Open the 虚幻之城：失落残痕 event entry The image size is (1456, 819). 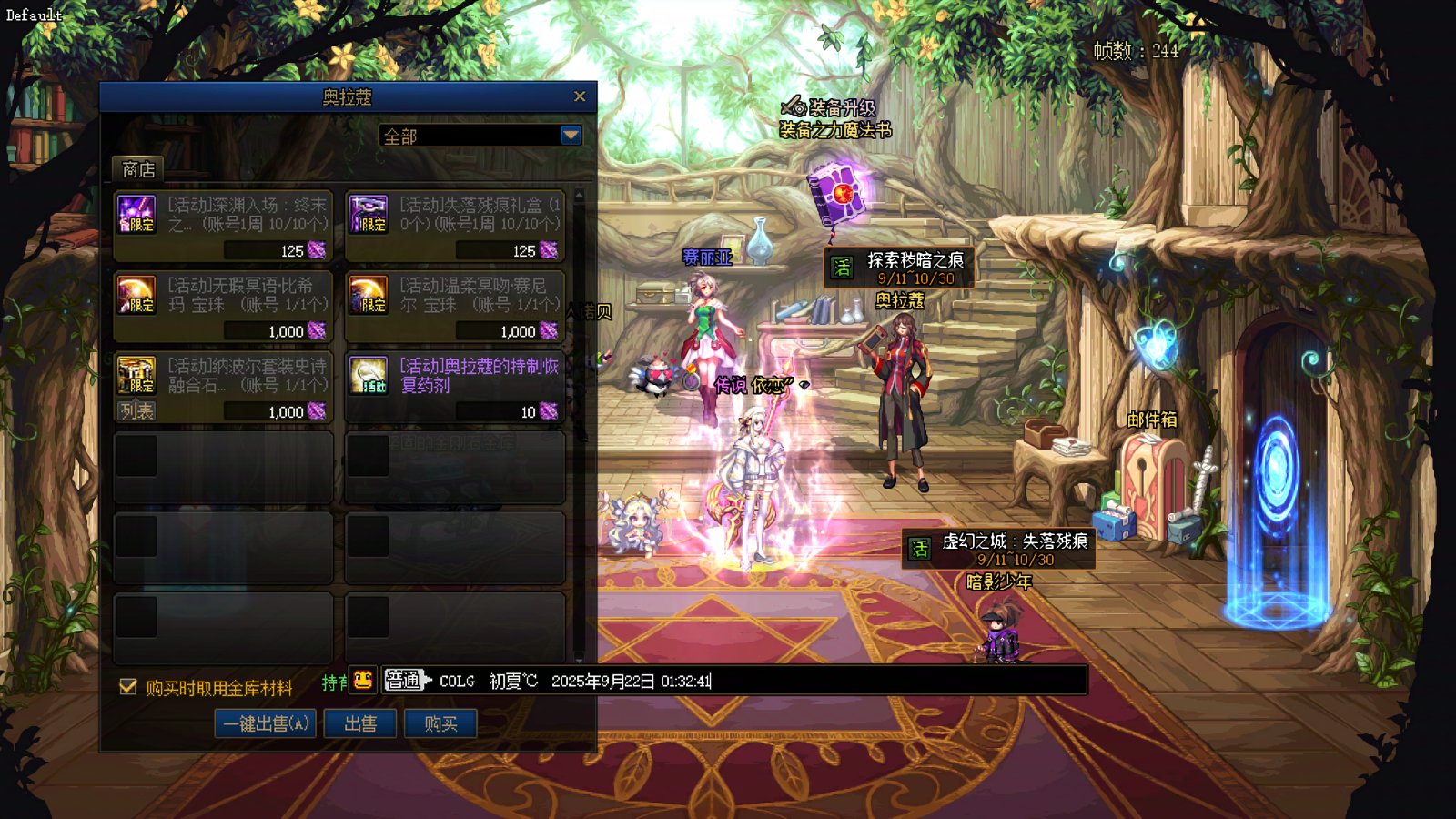[x=998, y=549]
